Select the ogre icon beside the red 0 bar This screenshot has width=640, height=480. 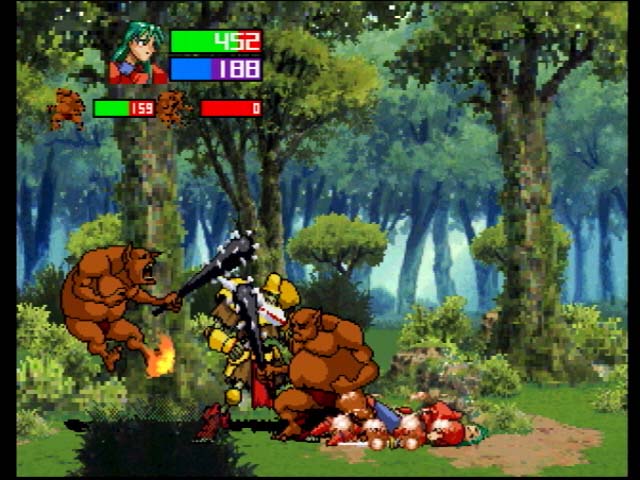pyautogui.click(x=175, y=107)
